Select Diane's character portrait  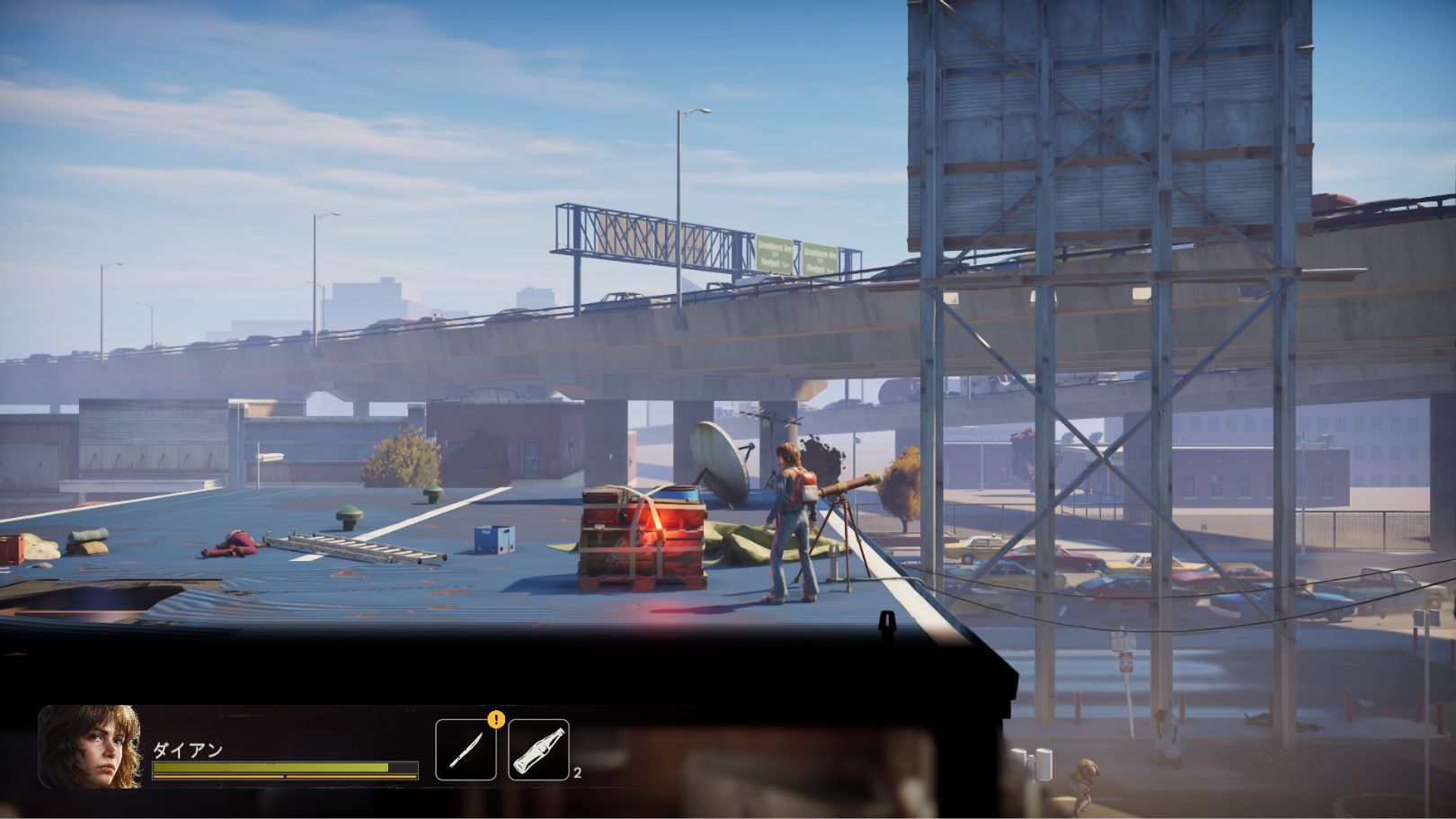tap(90, 747)
